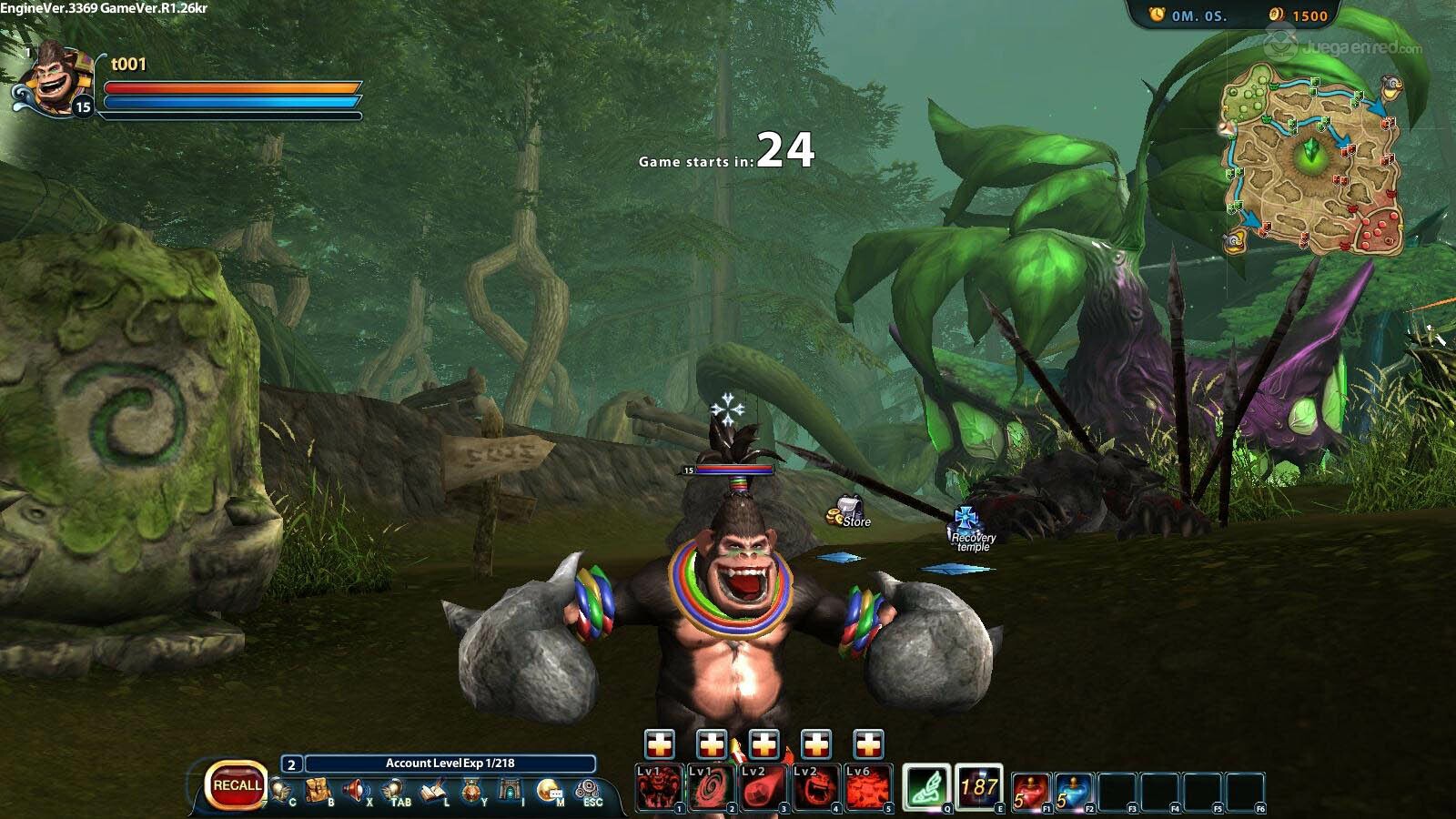
Task: Upgrade the Lv6 skill using its plus button
Action: 869,744
